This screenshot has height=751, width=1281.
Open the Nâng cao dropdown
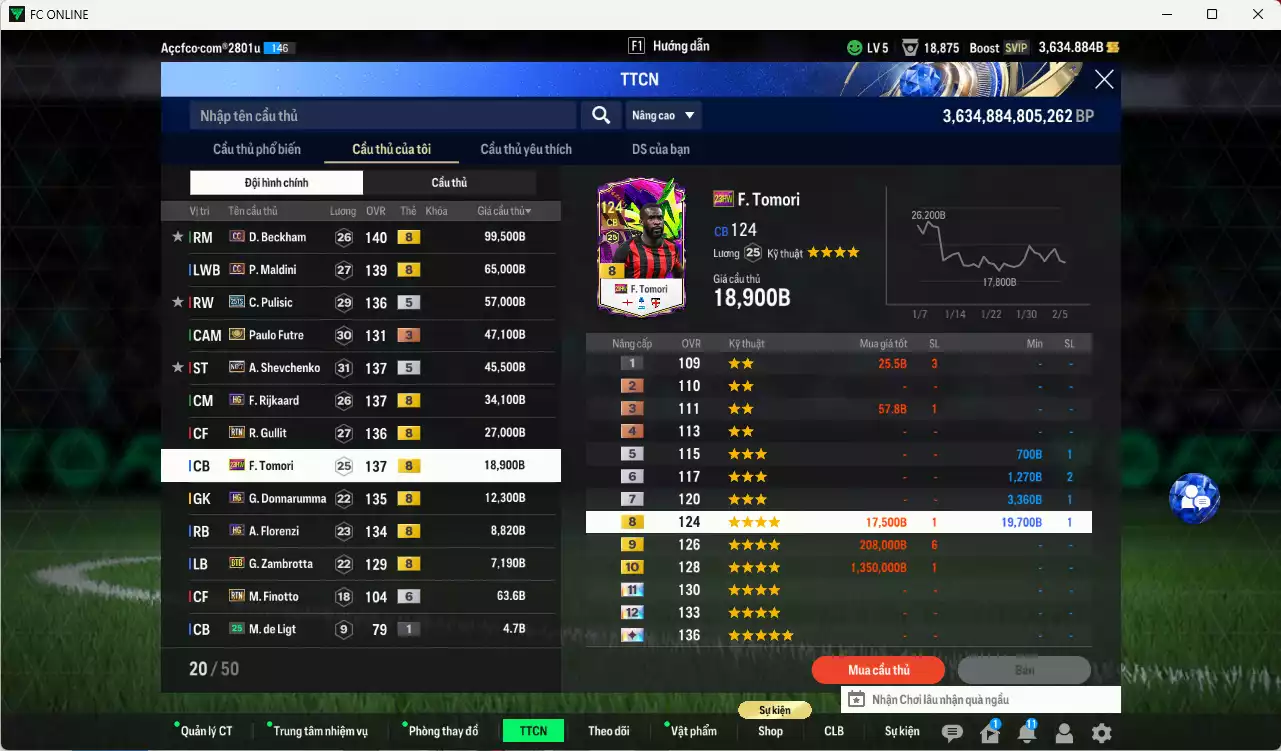pos(663,115)
